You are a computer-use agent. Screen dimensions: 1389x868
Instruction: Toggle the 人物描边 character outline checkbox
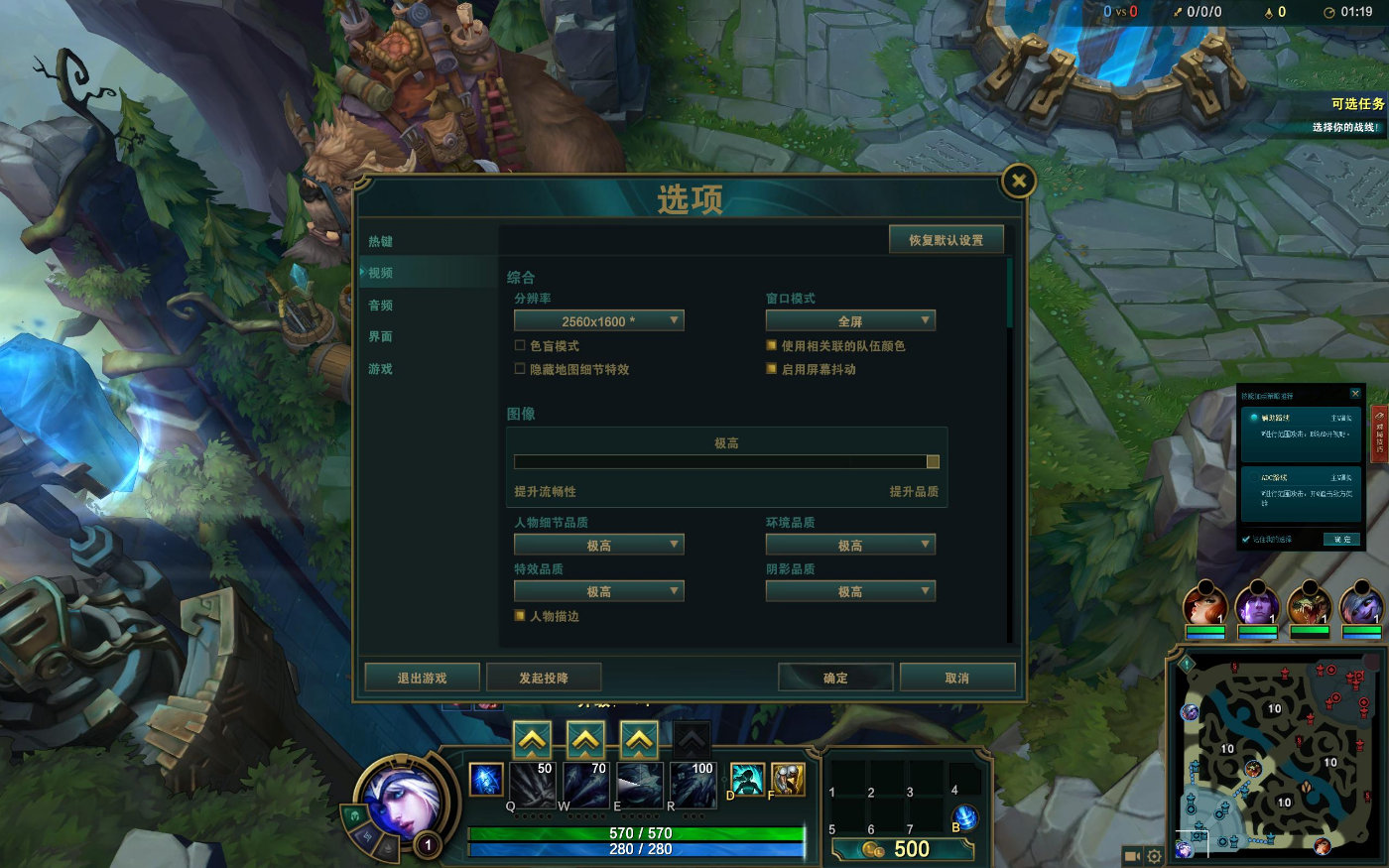(520, 616)
